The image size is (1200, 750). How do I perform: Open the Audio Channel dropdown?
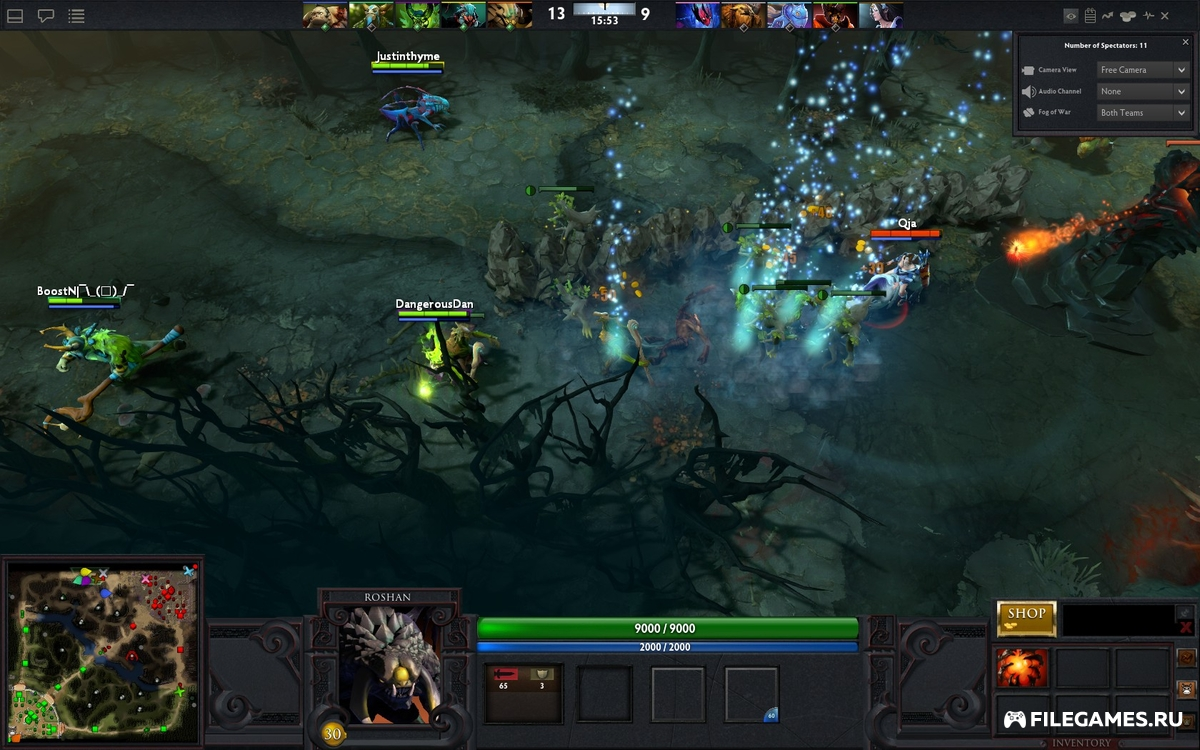1142,91
